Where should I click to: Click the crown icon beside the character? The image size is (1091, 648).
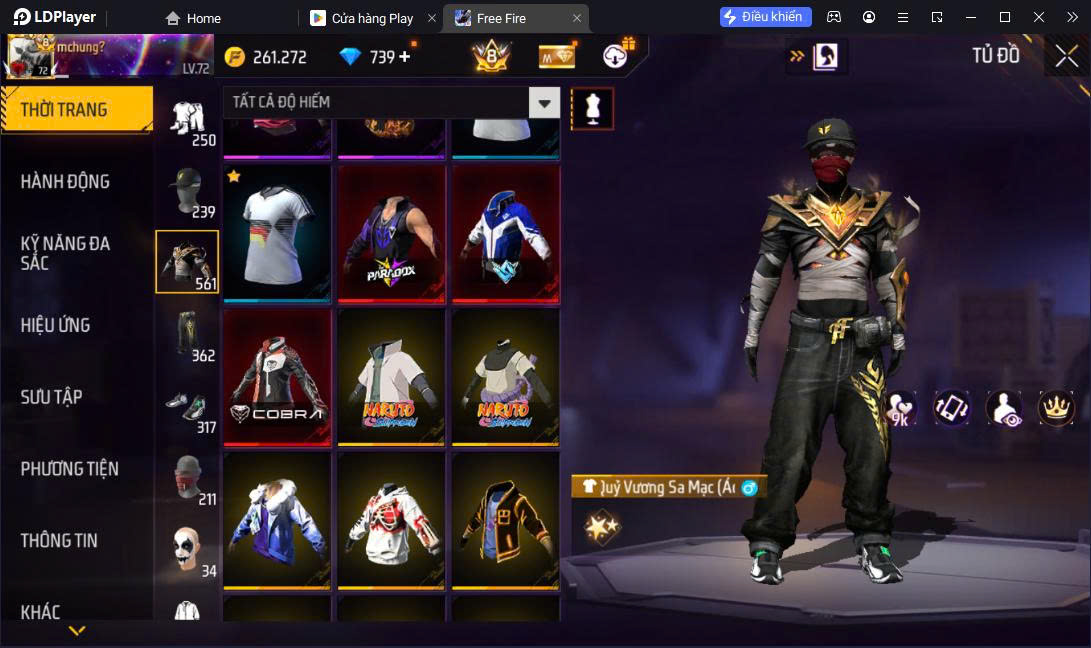[x=1056, y=407]
